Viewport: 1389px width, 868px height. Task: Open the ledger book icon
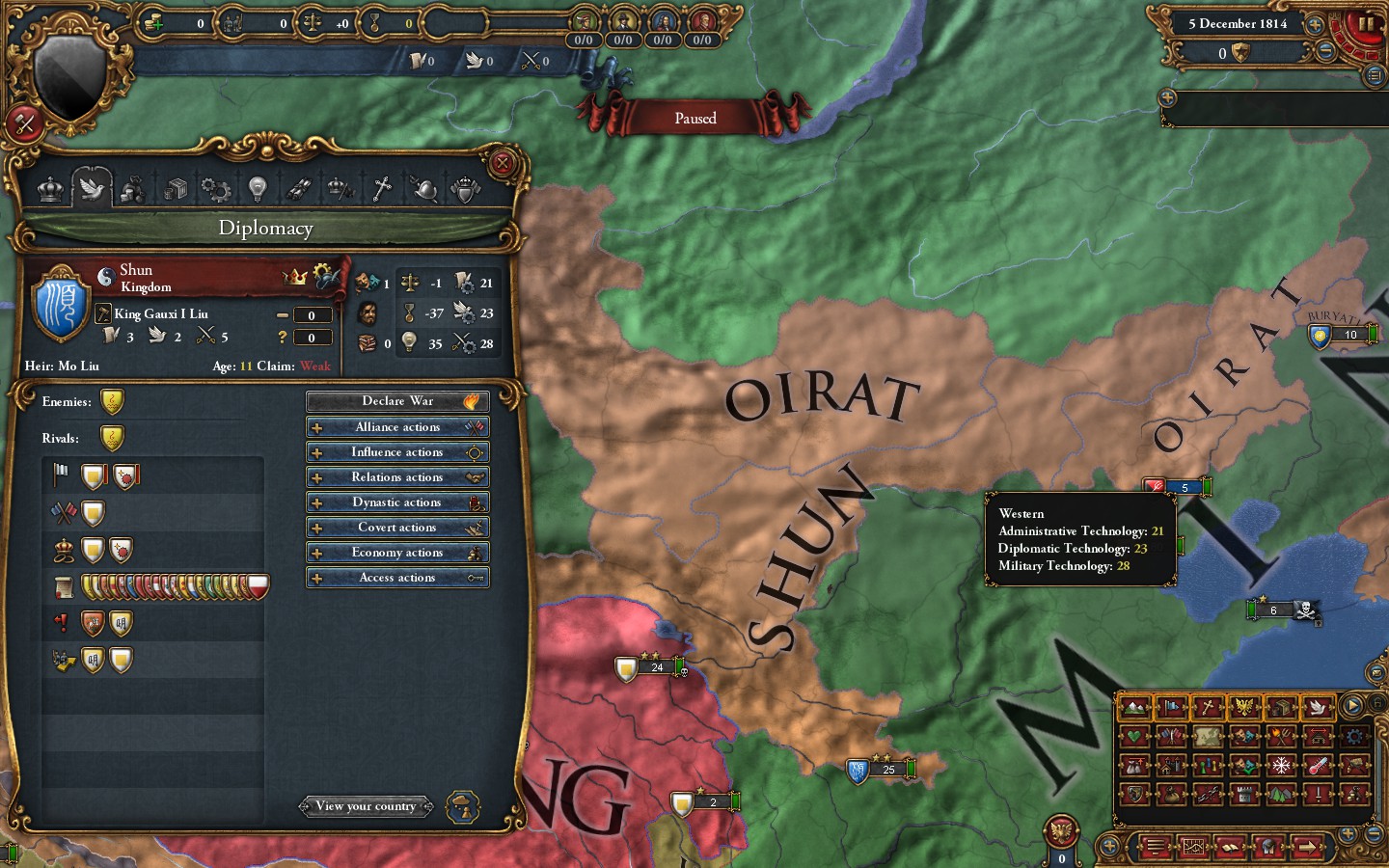pyautogui.click(x=1230, y=847)
